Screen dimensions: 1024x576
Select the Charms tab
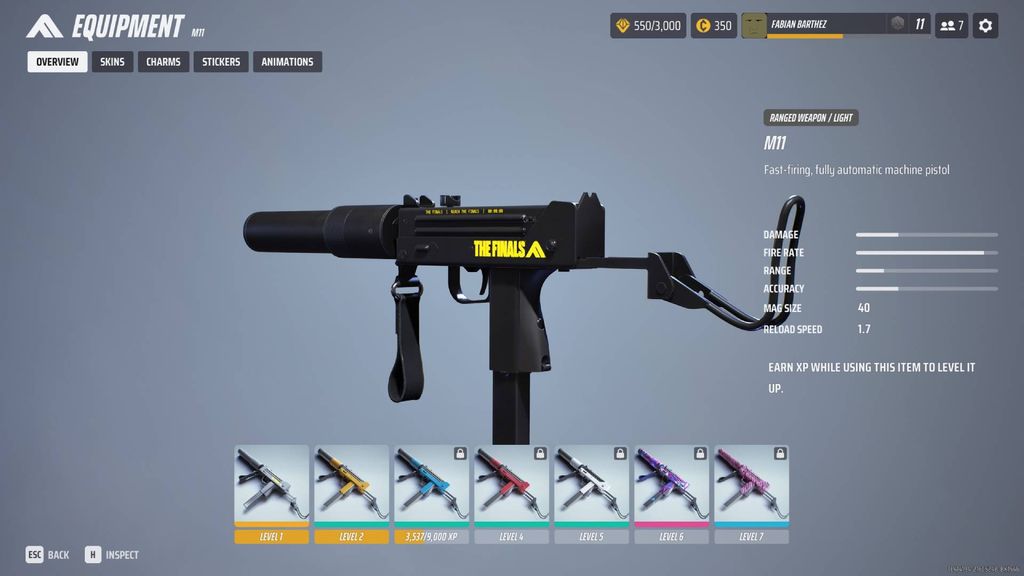163,62
